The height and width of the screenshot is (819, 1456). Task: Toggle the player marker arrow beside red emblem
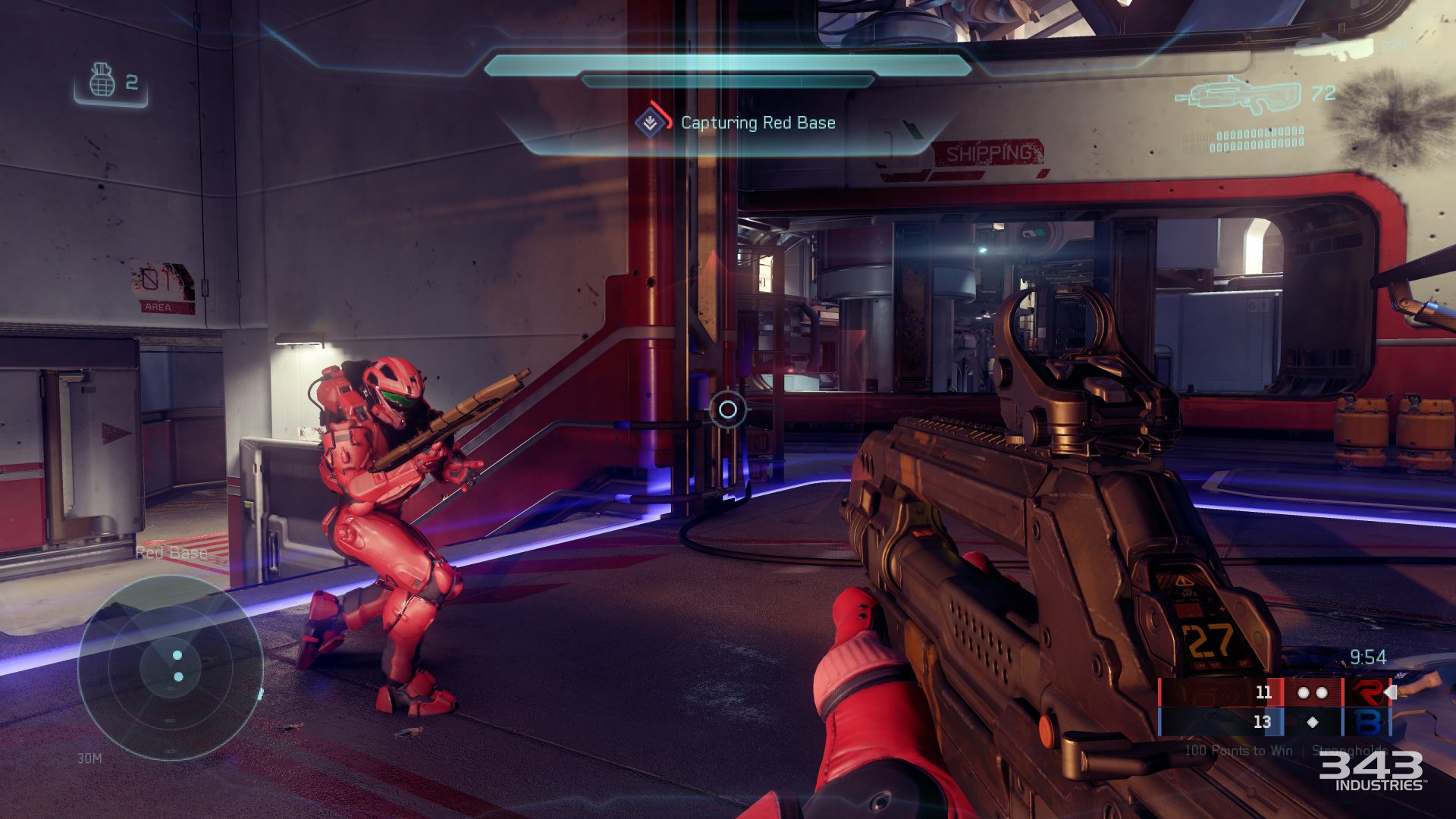coord(1390,691)
